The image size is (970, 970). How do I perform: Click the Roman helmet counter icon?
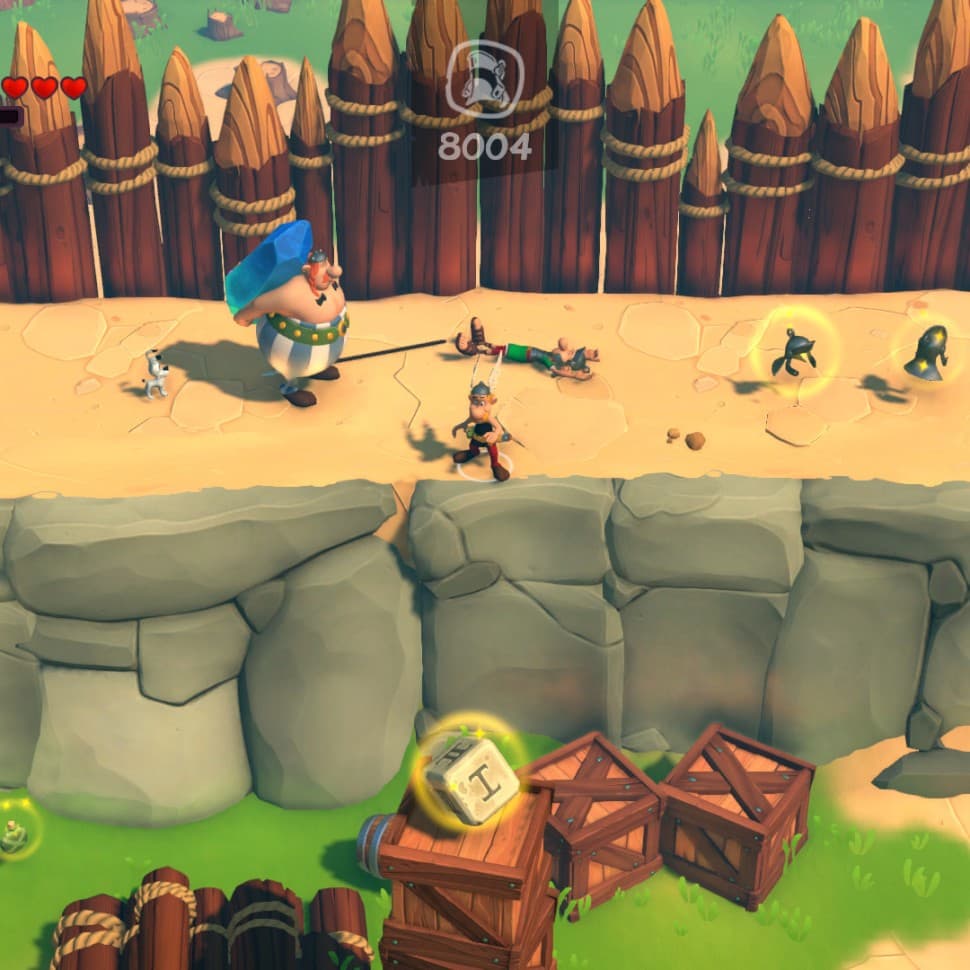pos(484,81)
